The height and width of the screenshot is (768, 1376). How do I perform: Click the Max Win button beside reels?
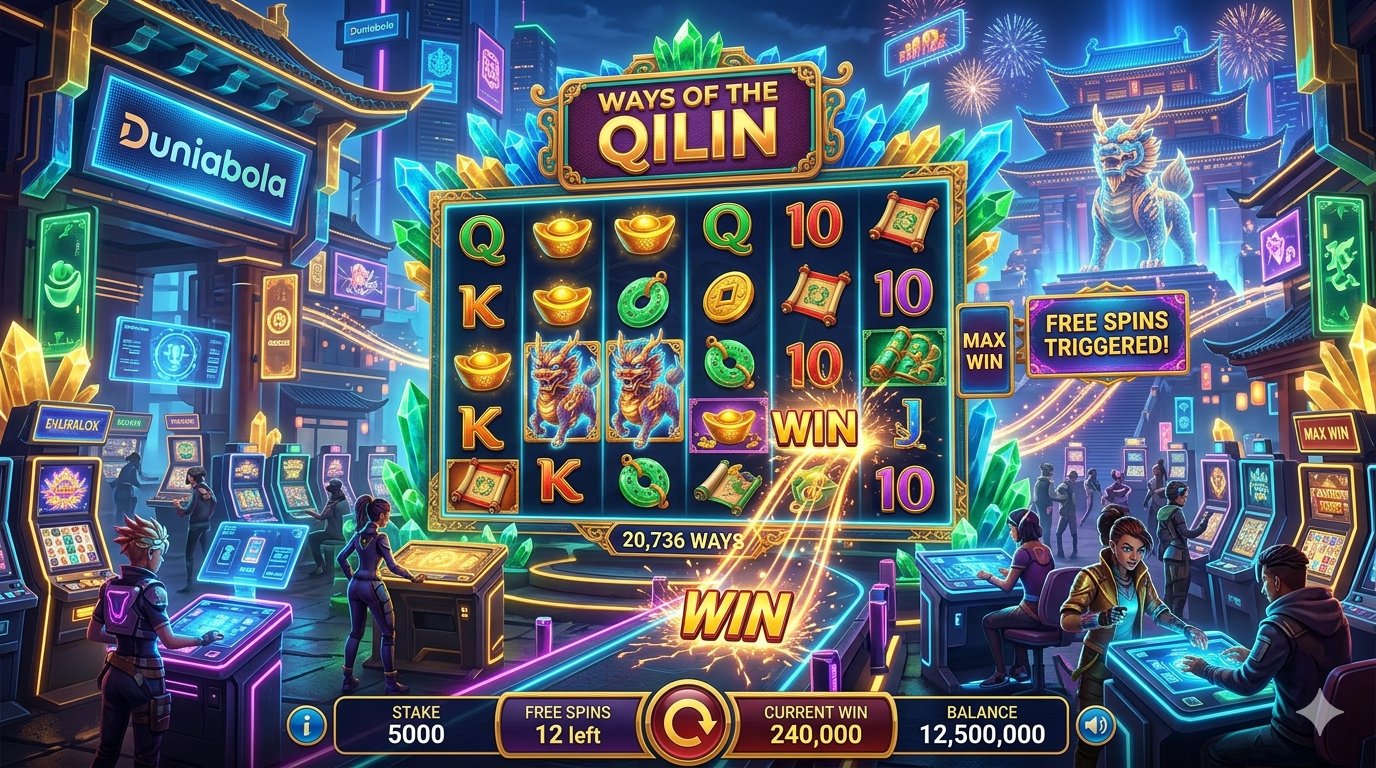point(984,350)
